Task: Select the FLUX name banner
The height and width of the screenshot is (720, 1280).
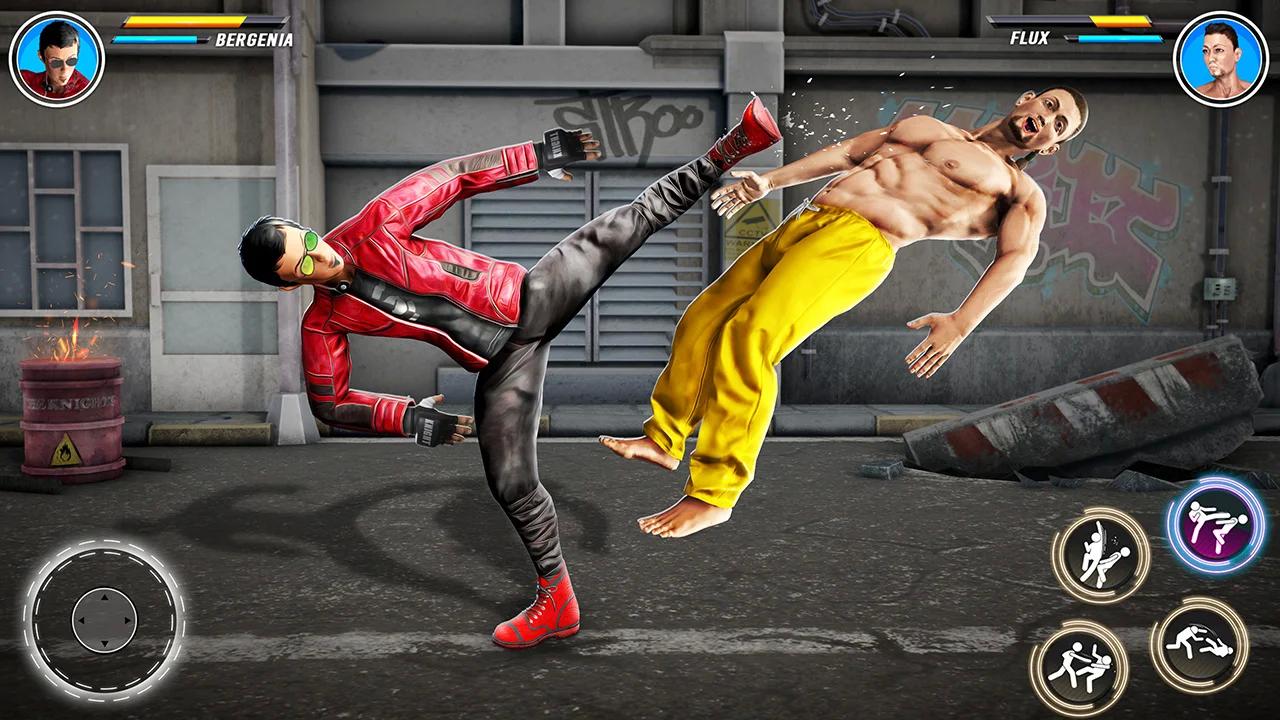Action: (x=1028, y=38)
